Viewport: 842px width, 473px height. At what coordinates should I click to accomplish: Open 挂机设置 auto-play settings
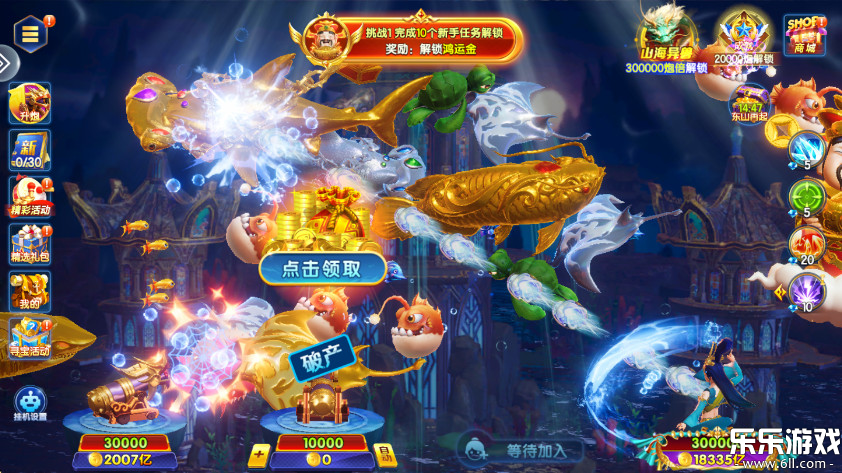pos(29,402)
